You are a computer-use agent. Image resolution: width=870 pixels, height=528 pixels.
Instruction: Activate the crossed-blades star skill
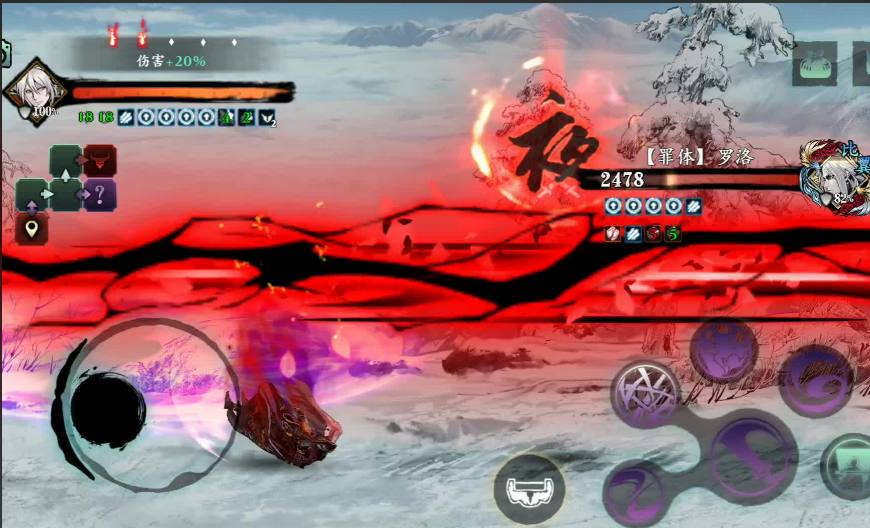[x=645, y=390]
